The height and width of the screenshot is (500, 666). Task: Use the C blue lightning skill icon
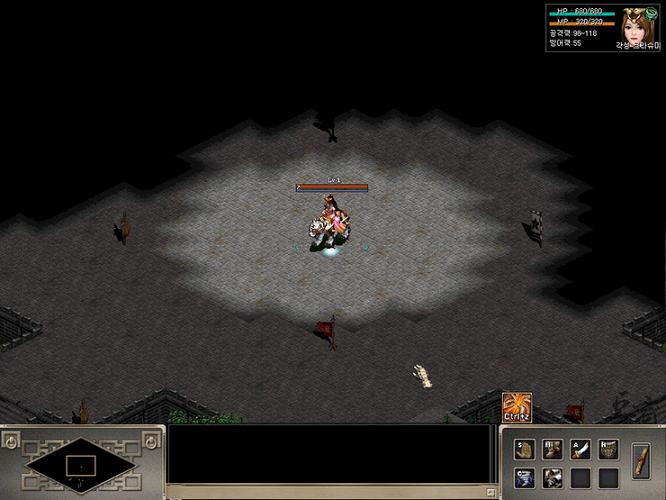[x=525, y=478]
